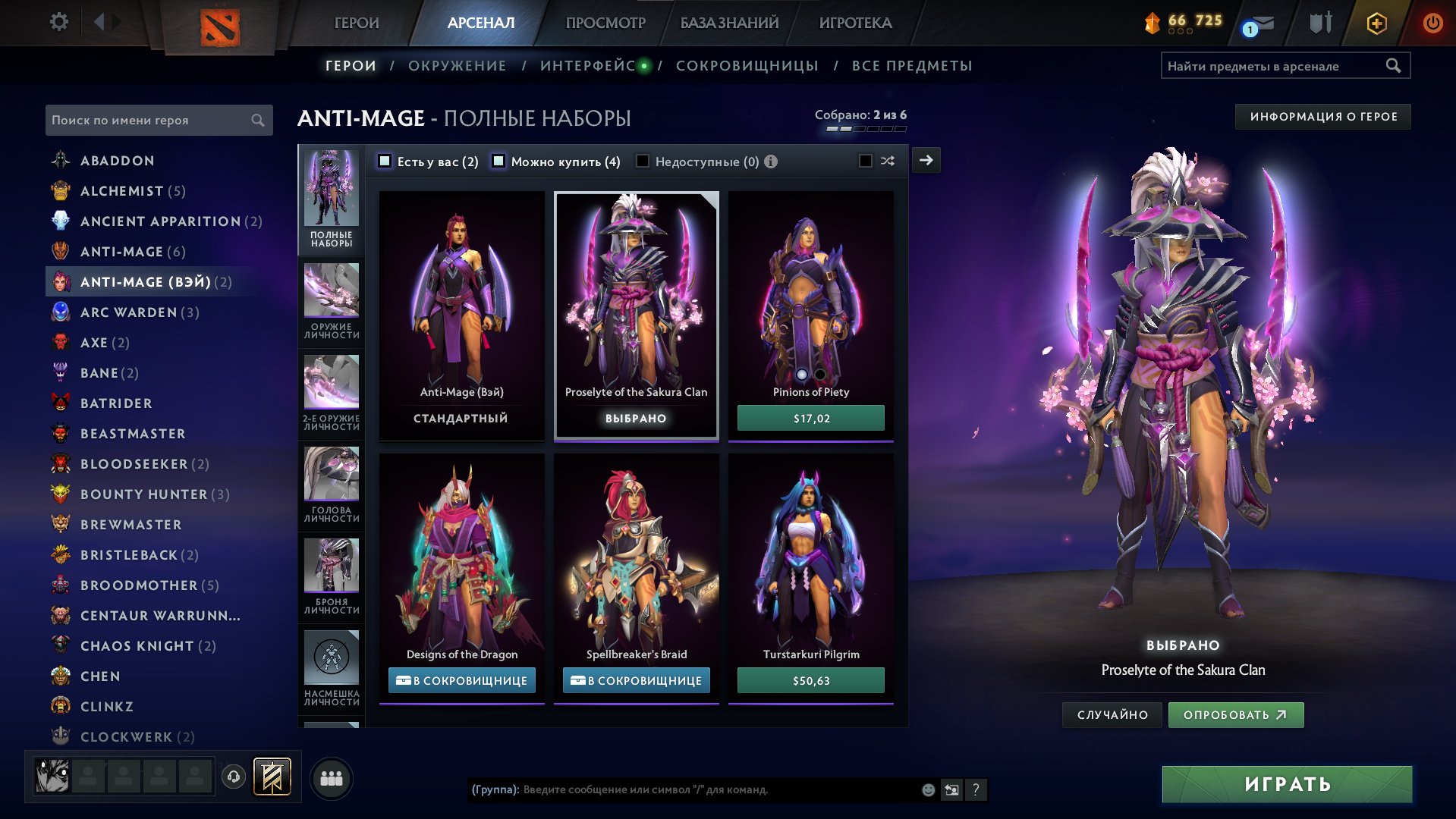This screenshot has width=1456, height=819.
Task: Switch to the ГЕРОИ top tab
Action: coord(356,23)
